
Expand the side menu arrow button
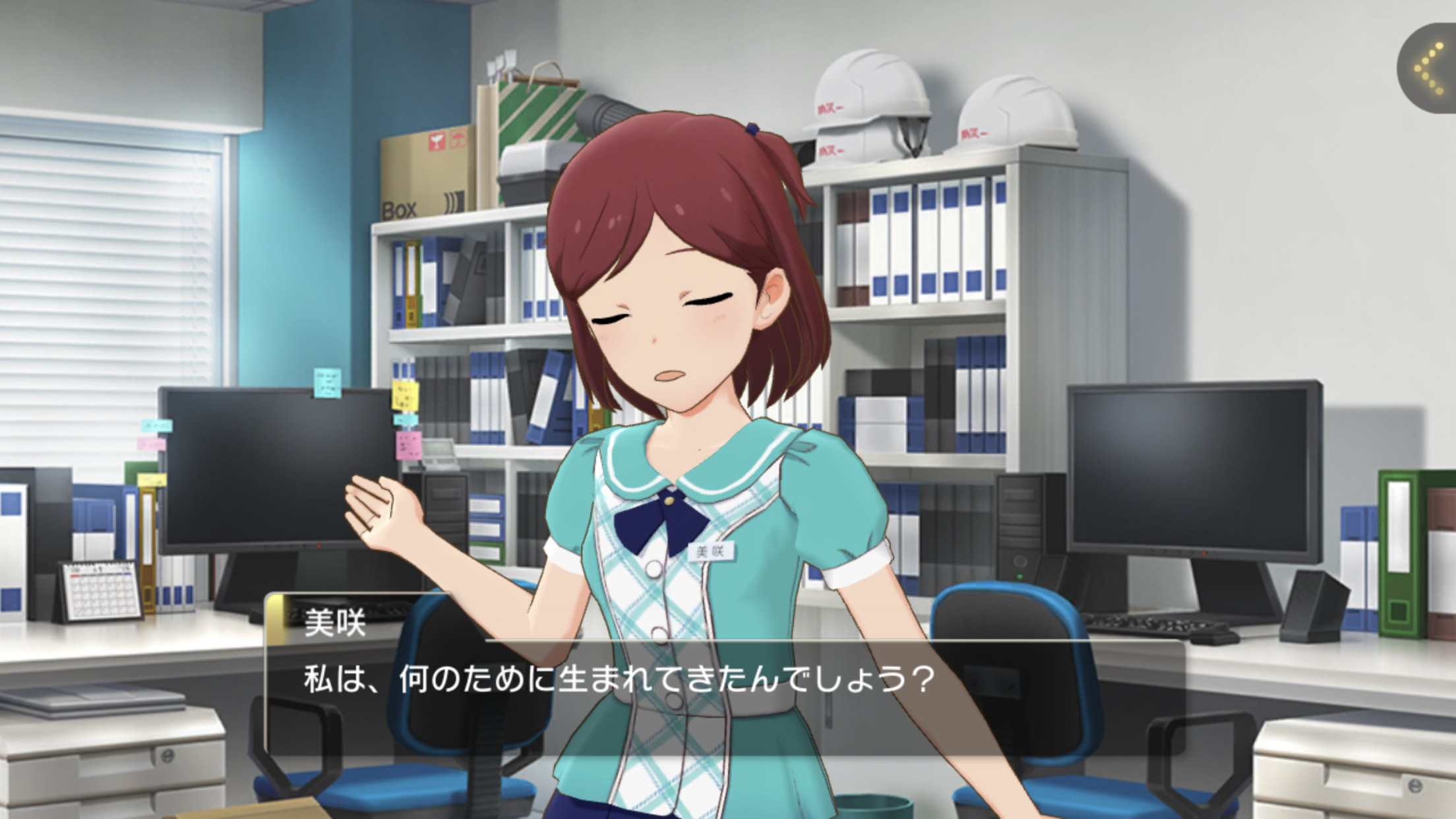pos(1430,69)
